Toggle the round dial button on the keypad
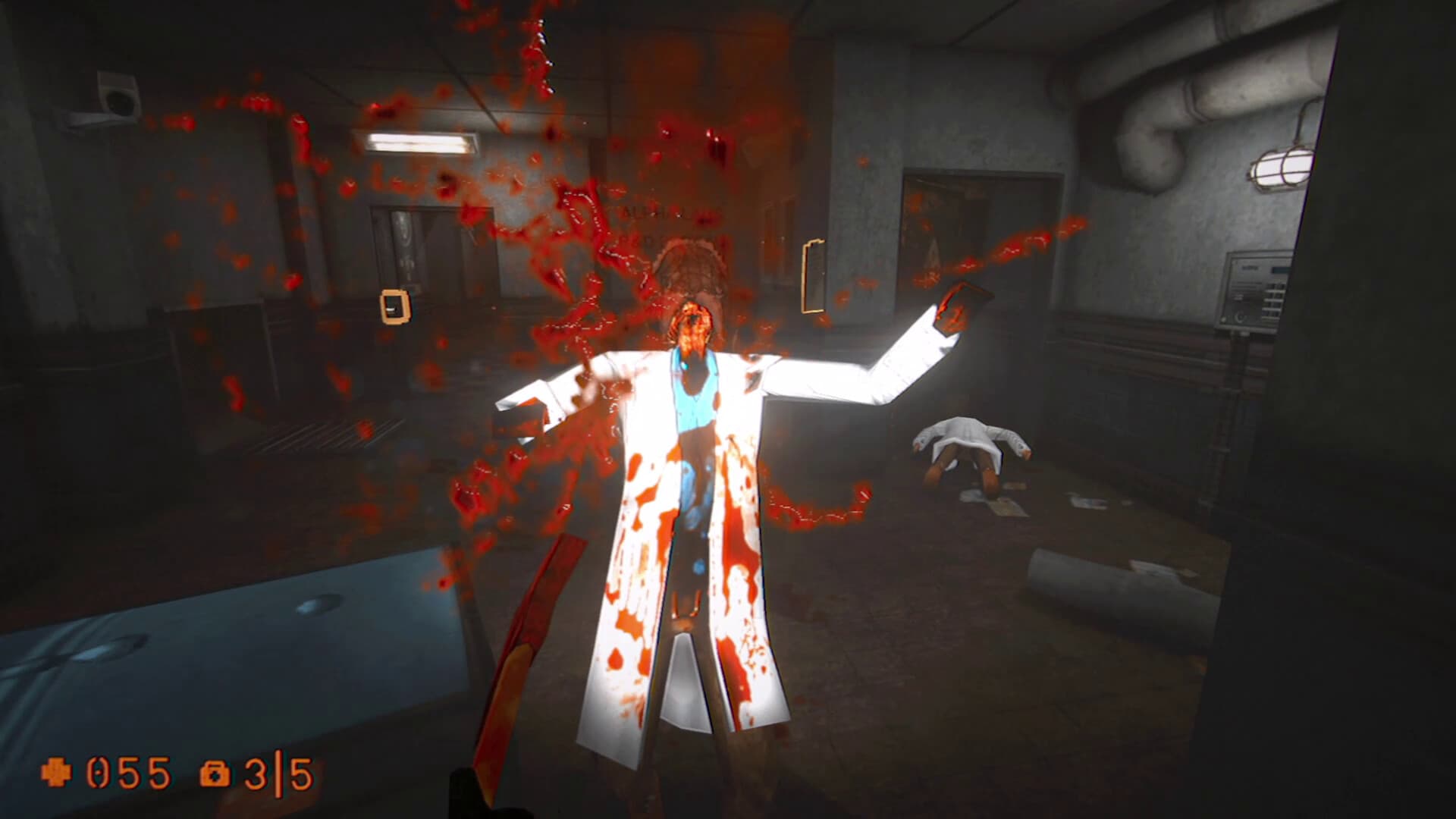1456x819 pixels. click(x=1240, y=317)
